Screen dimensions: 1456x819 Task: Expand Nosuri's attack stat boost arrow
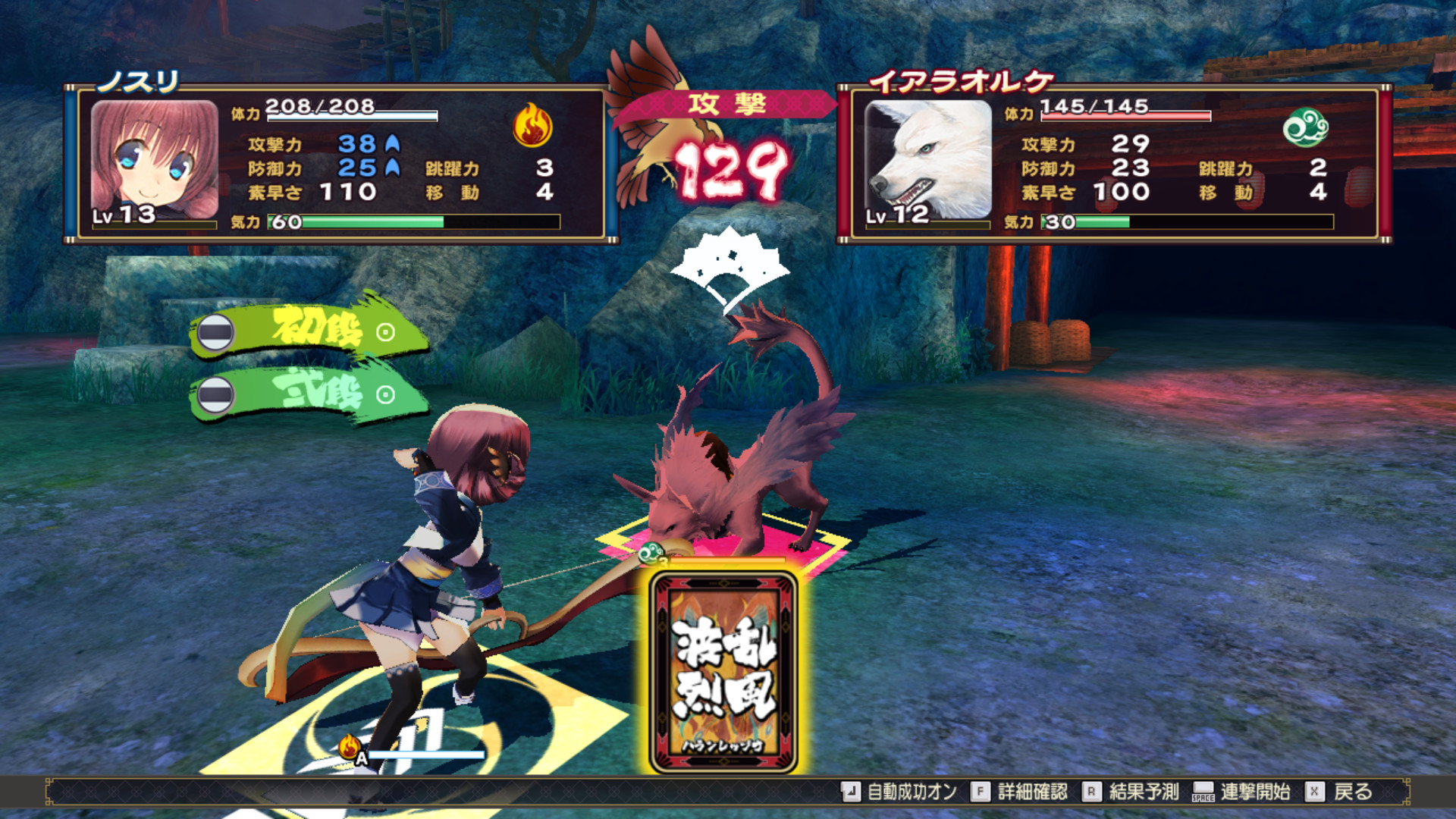click(x=391, y=145)
